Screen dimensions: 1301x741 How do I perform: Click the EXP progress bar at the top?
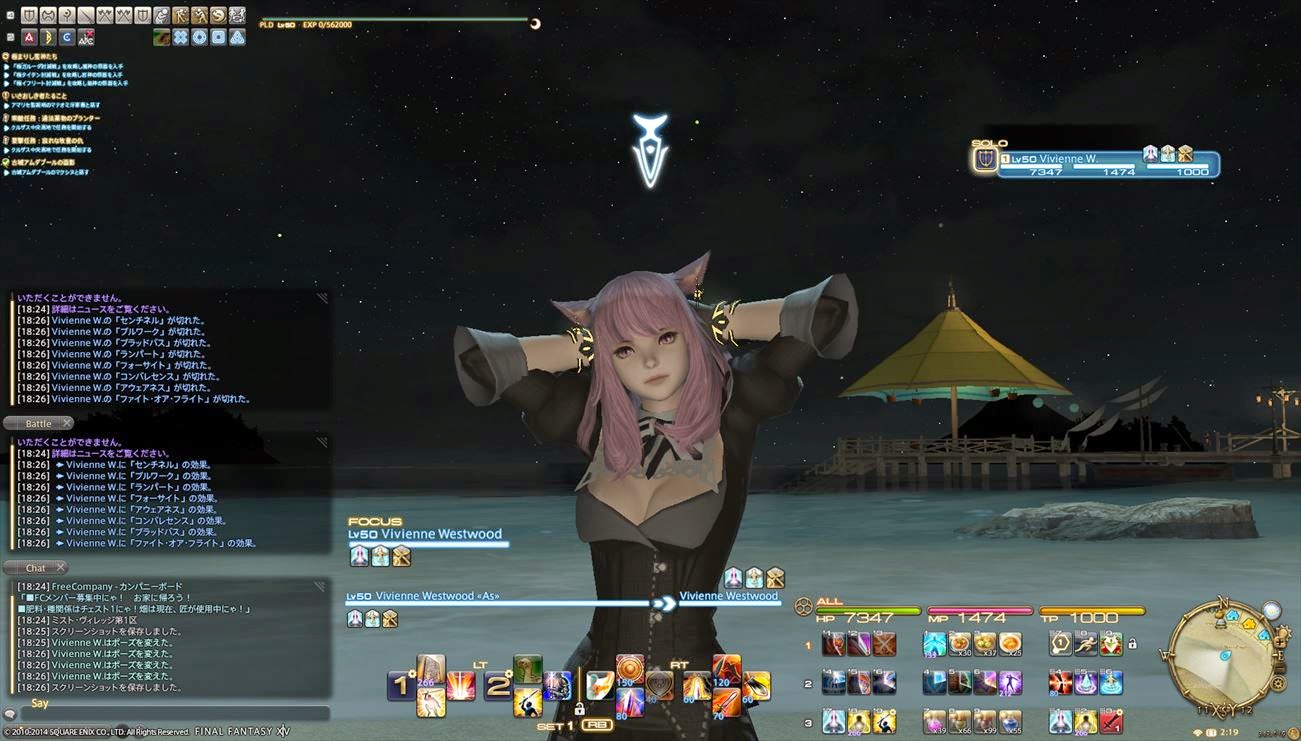400,19
